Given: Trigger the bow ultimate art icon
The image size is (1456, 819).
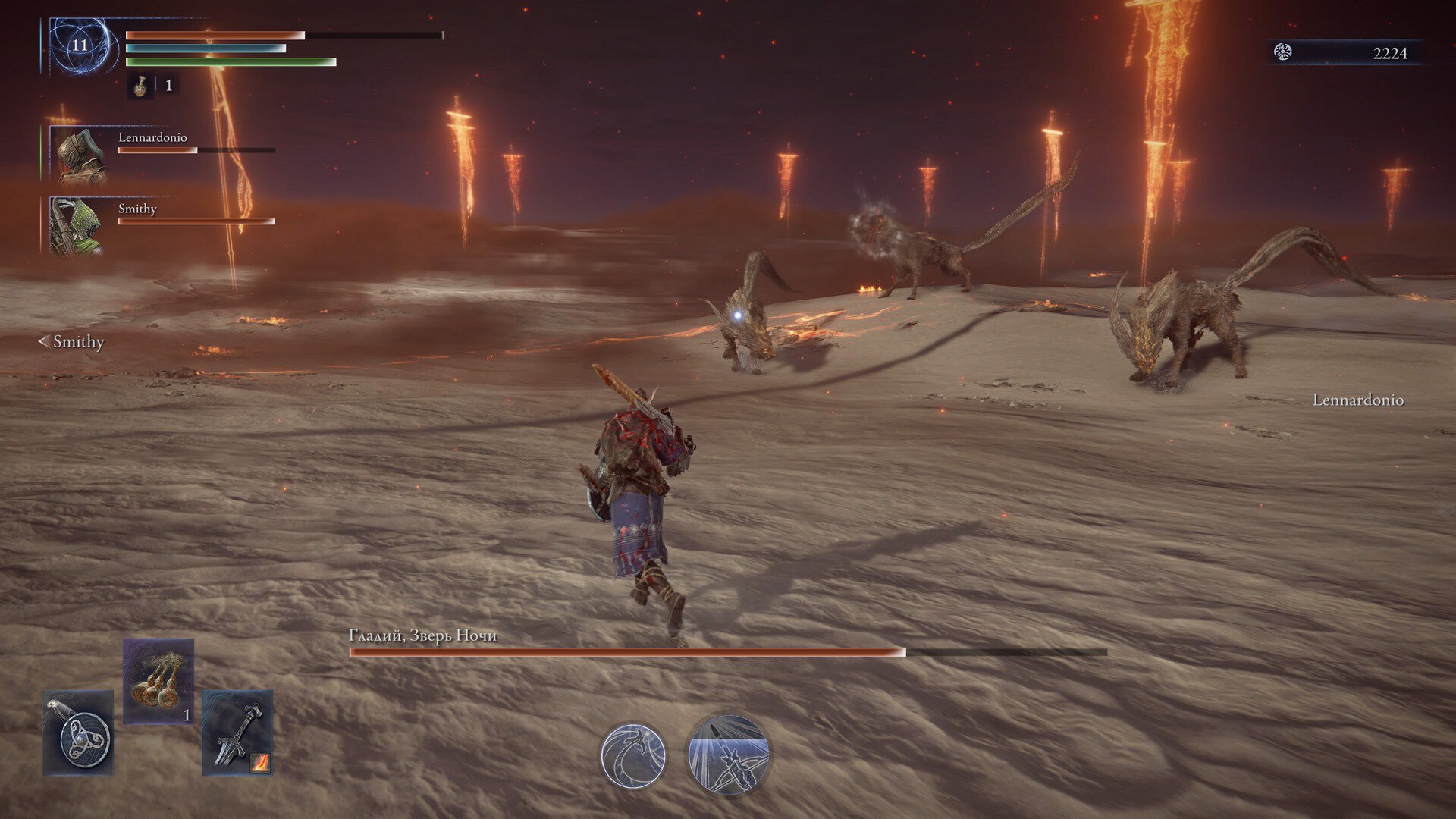Looking at the screenshot, I should click(728, 755).
